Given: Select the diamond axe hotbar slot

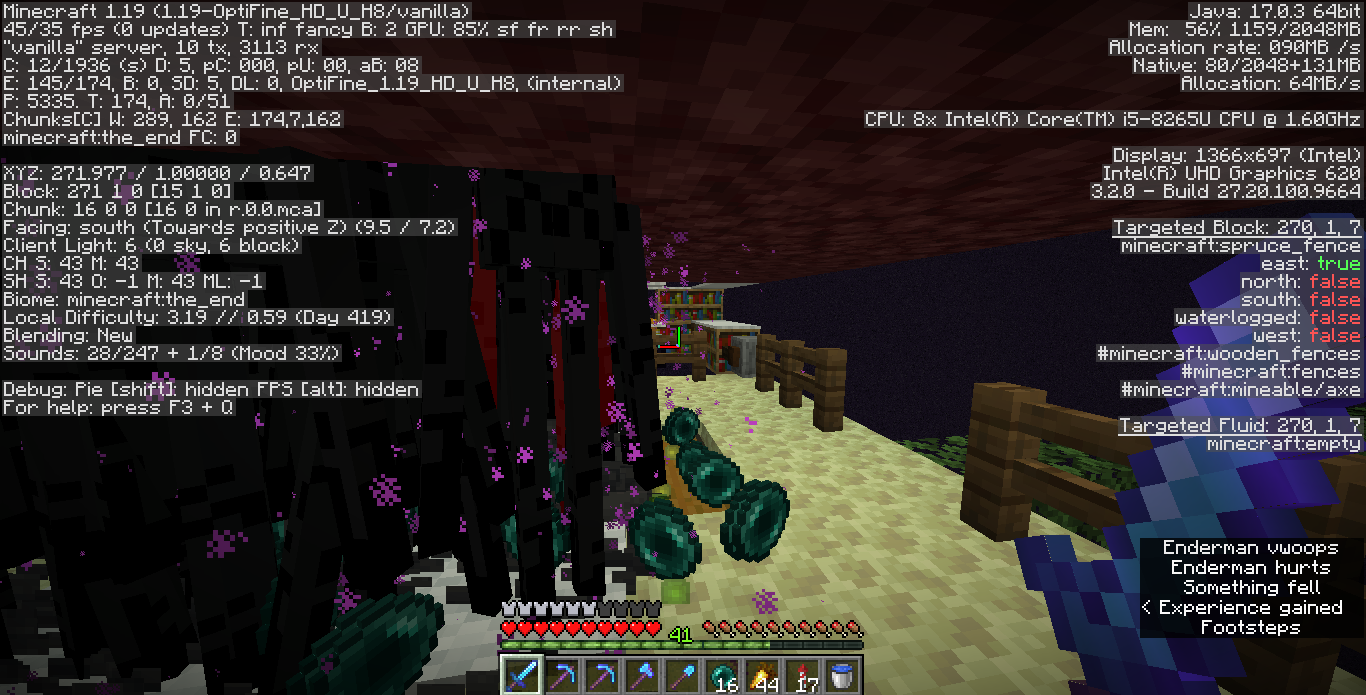Looking at the screenshot, I should coord(641,675).
